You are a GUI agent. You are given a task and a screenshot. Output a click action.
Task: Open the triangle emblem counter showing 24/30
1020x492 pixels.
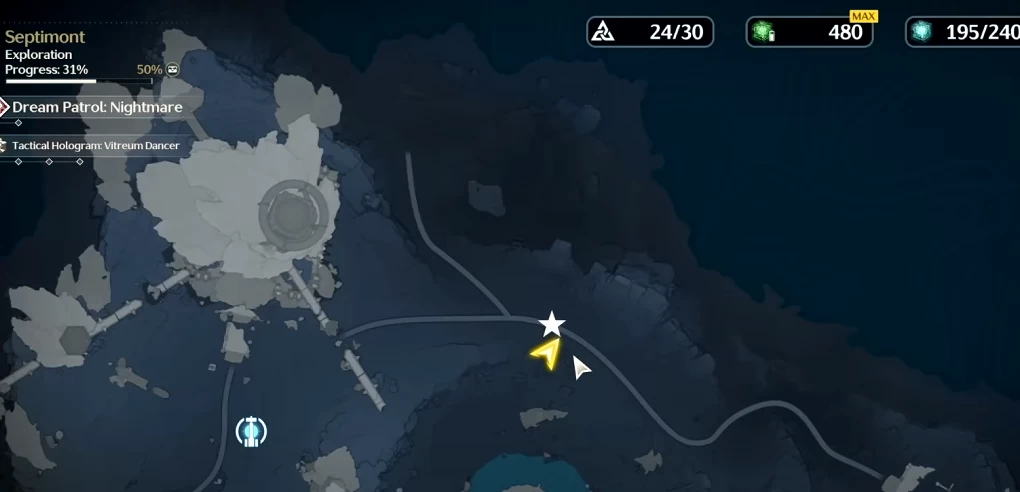tap(650, 32)
